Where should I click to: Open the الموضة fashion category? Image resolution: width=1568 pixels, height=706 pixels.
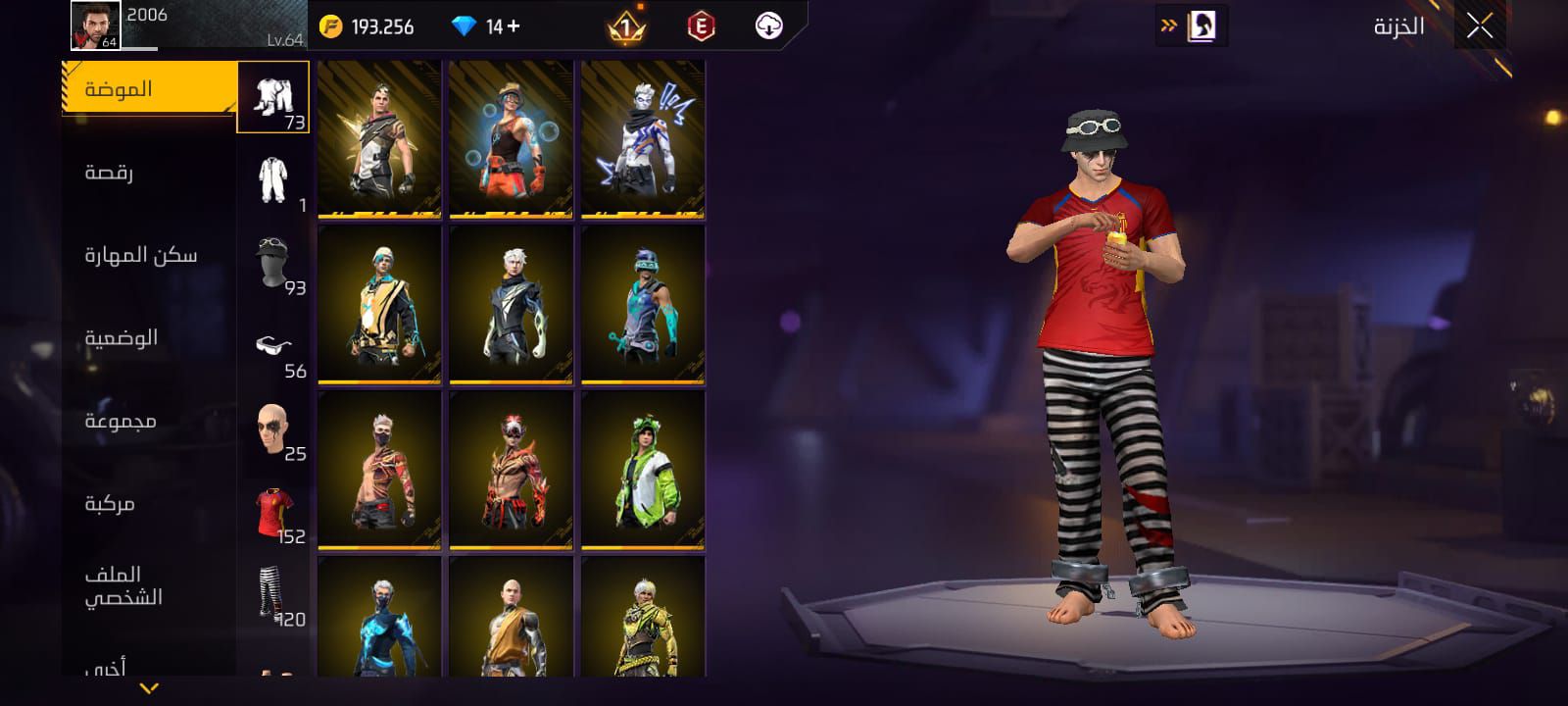pyautogui.click(x=149, y=89)
